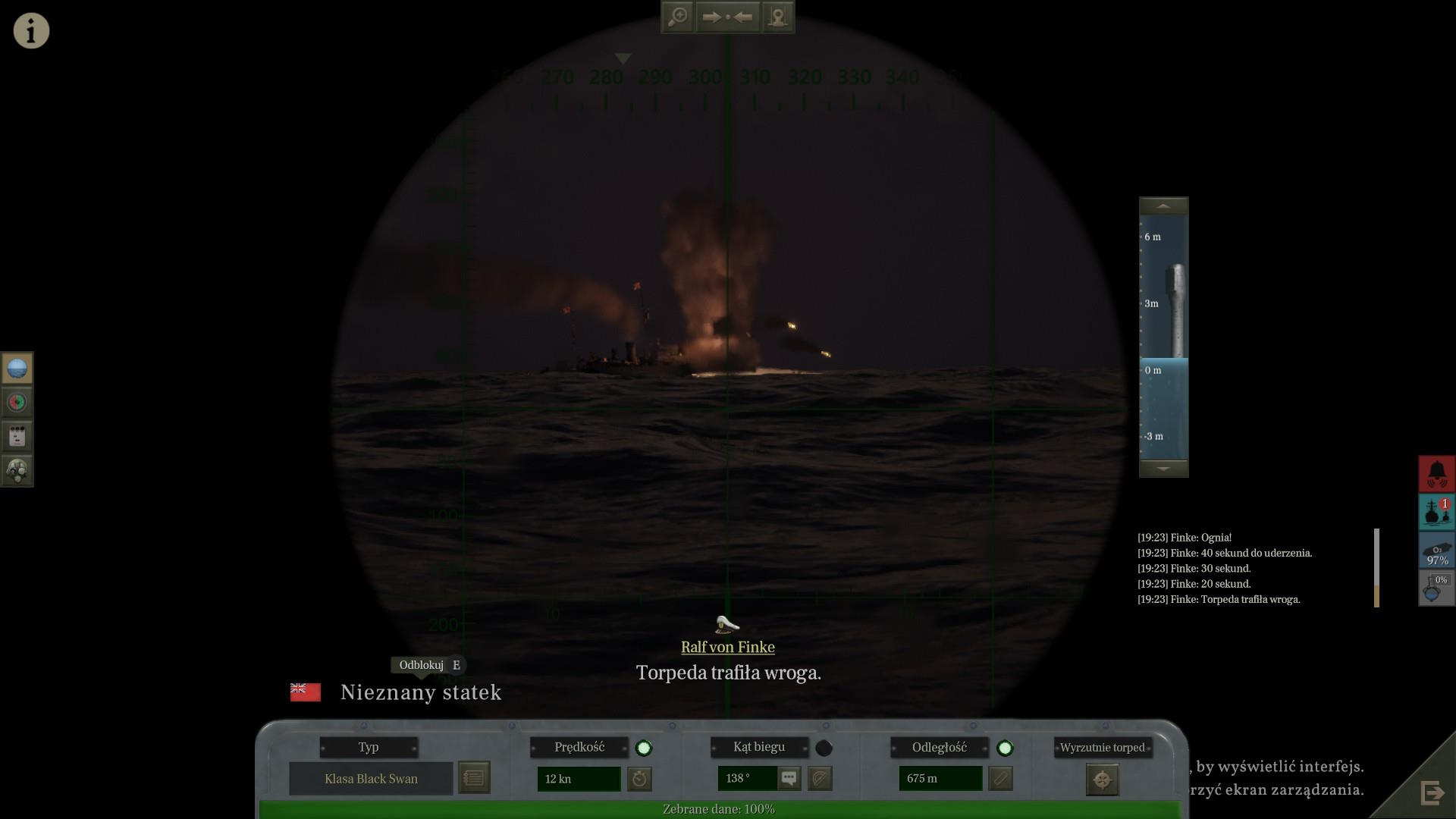Image resolution: width=1456 pixels, height=819 pixels.
Task: Open the info panel with the i button
Action: tap(31, 31)
